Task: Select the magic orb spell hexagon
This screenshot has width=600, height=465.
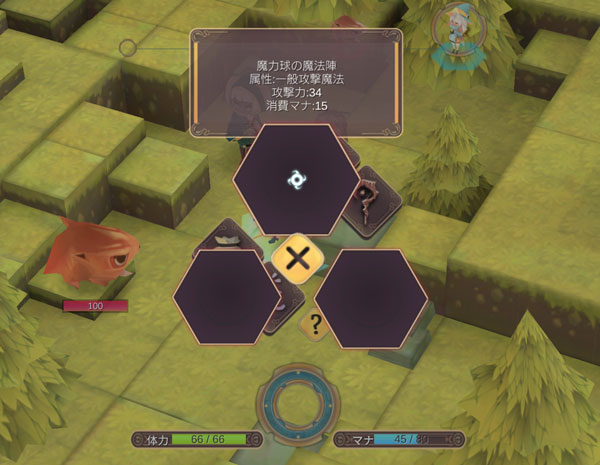Action: [x=296, y=178]
